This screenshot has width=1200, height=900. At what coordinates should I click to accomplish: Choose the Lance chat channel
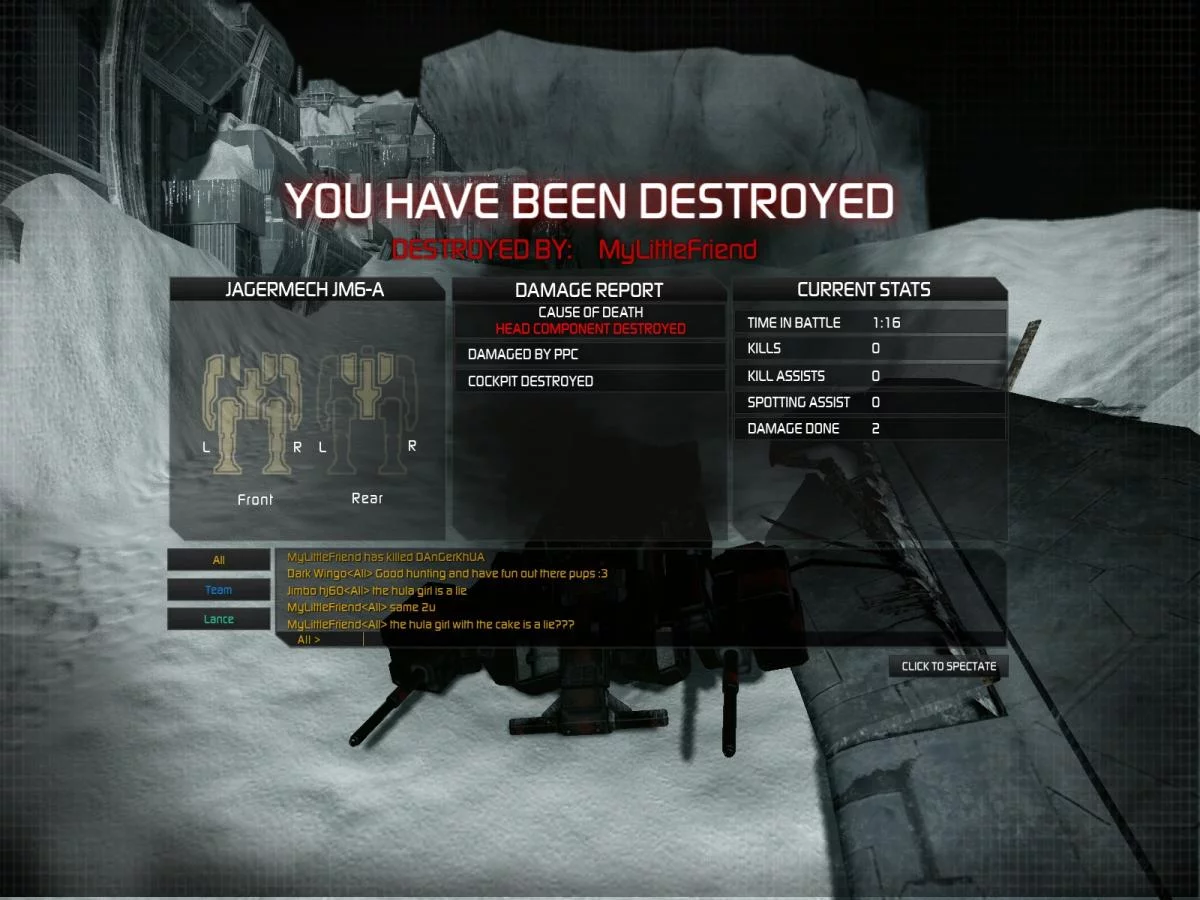coord(218,619)
